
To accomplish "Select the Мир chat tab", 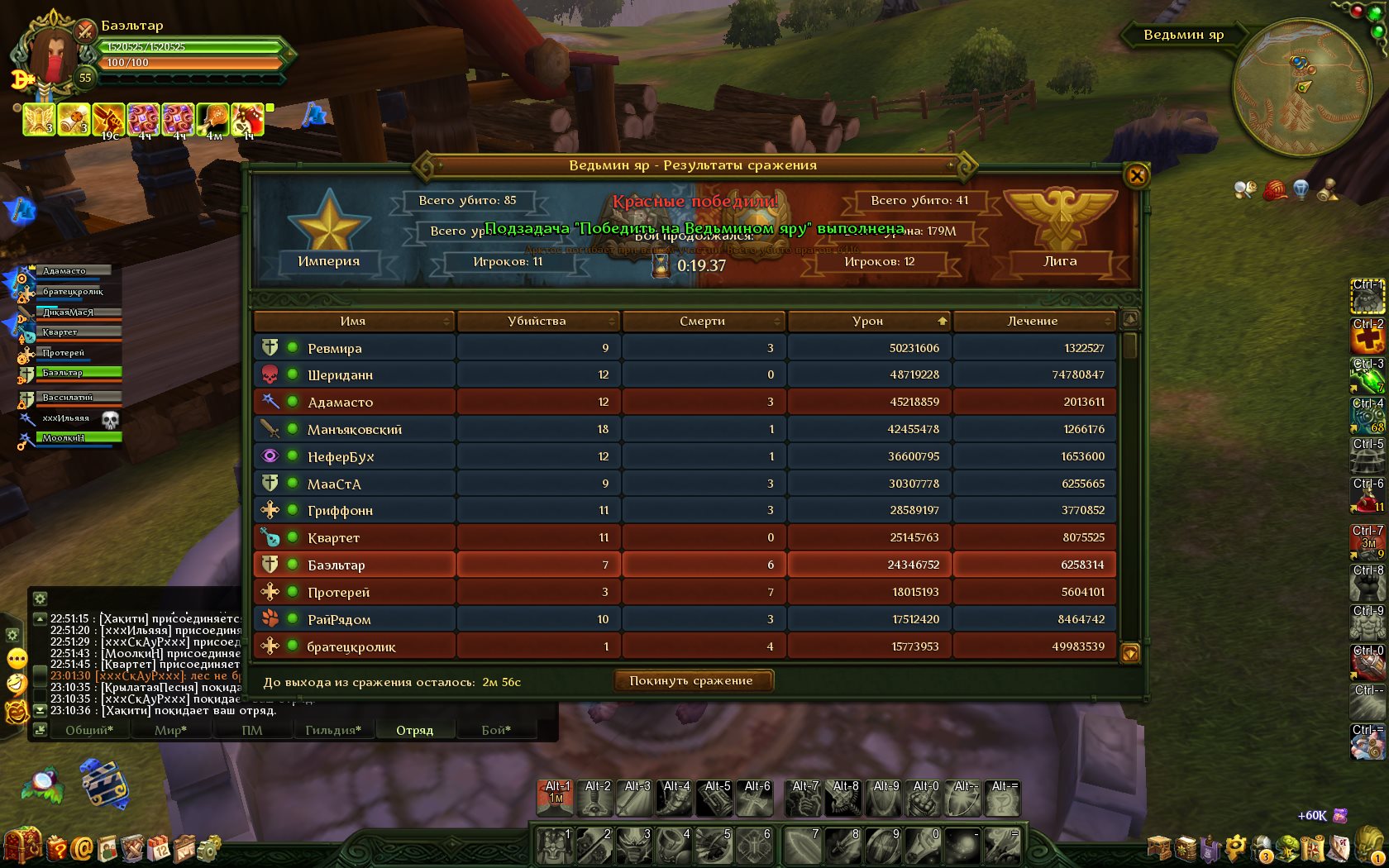I will point(170,730).
